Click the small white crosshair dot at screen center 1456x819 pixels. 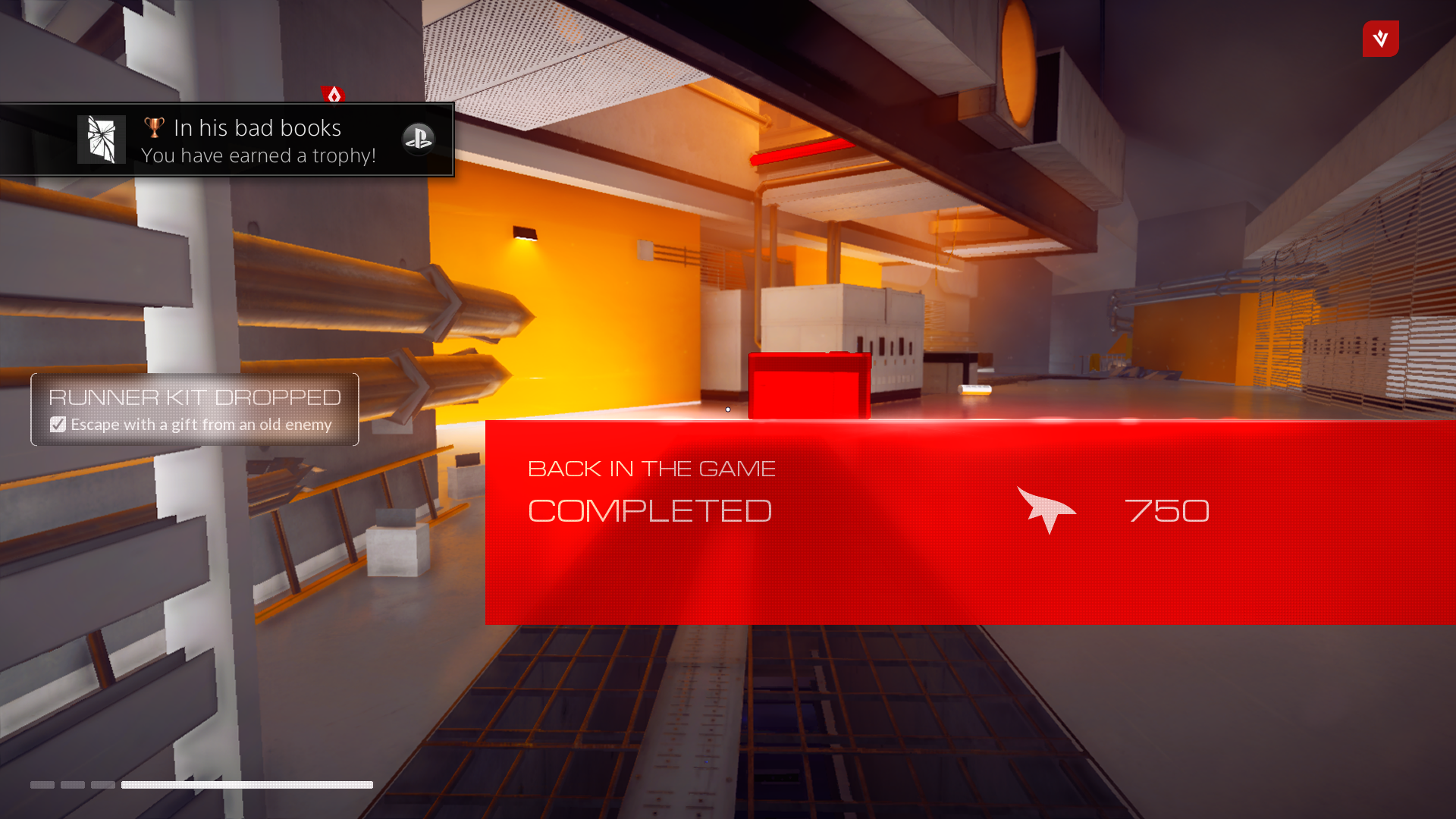click(x=727, y=409)
